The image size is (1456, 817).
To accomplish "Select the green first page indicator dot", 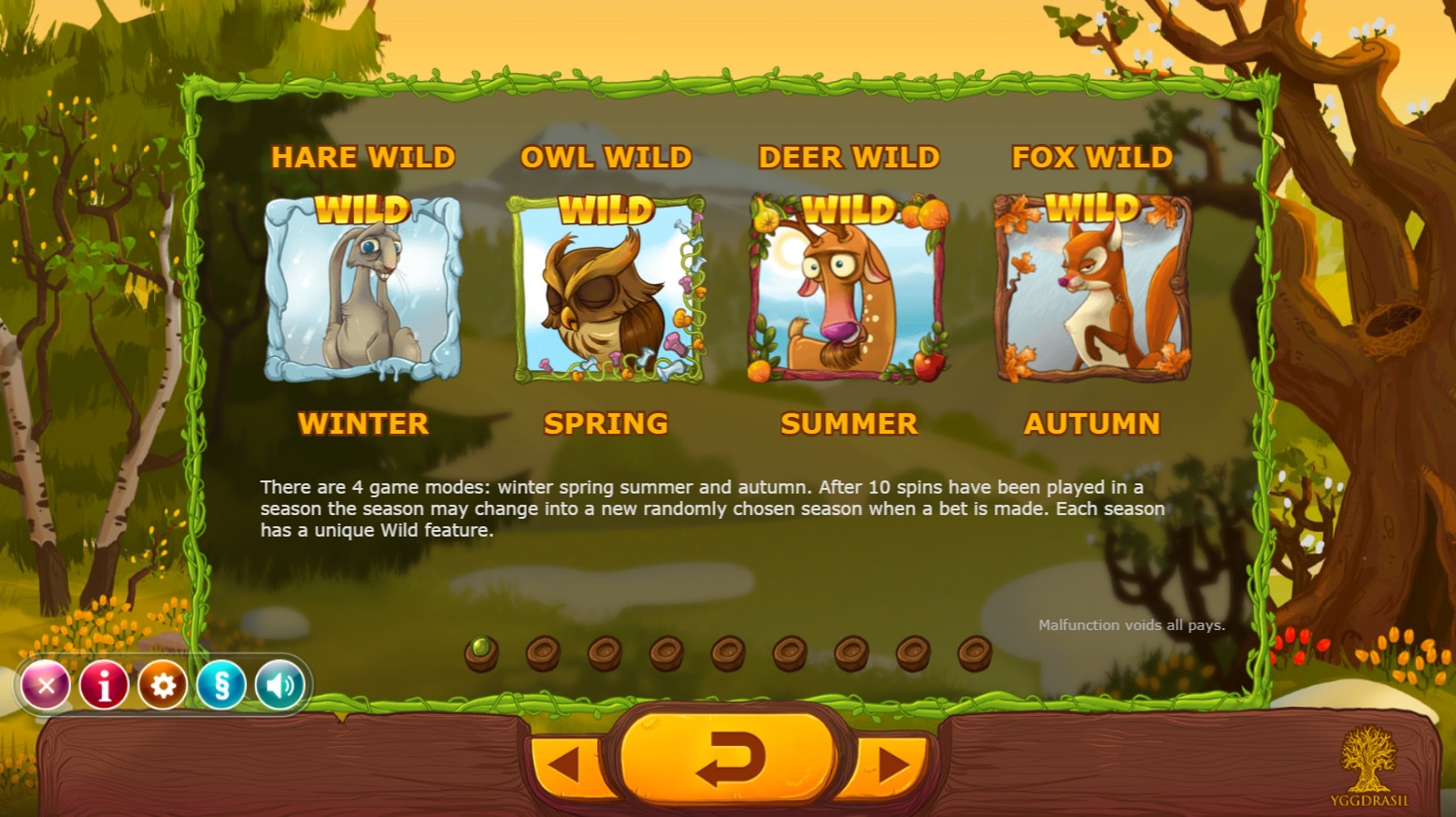I will click(481, 652).
